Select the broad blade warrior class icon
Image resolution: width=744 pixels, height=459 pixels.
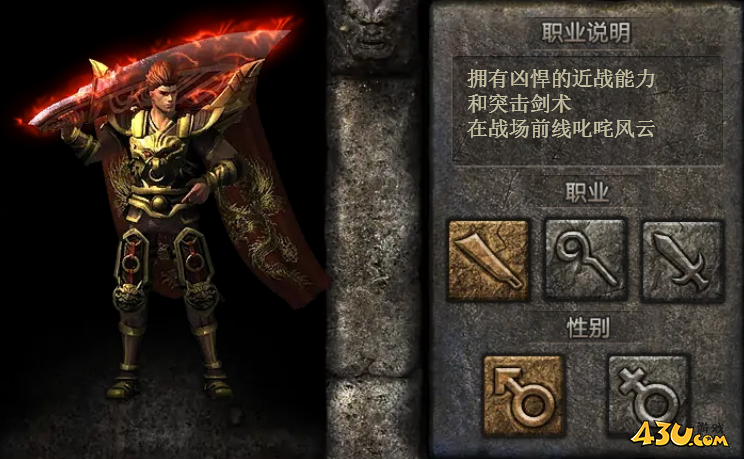(x=488, y=260)
